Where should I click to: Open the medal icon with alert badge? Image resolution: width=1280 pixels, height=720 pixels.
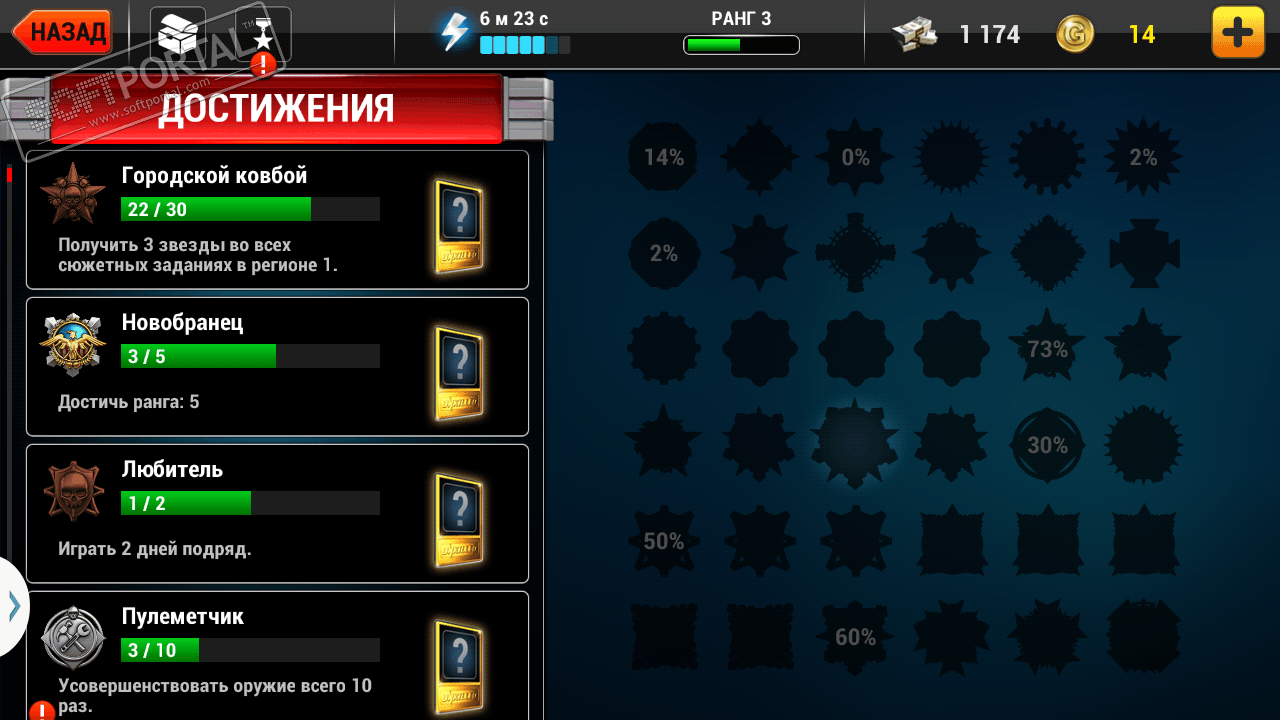click(x=262, y=36)
